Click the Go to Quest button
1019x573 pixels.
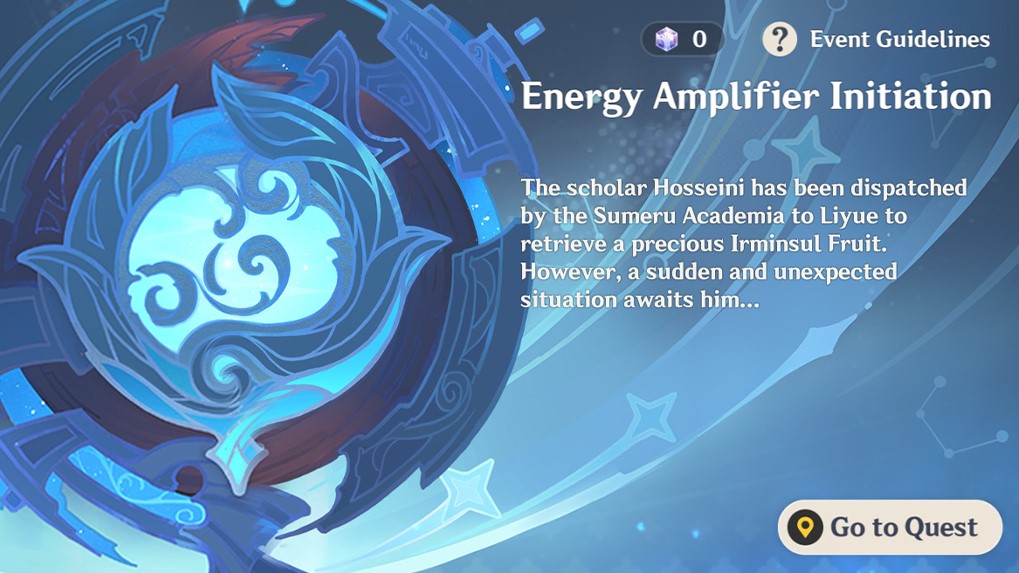point(889,527)
